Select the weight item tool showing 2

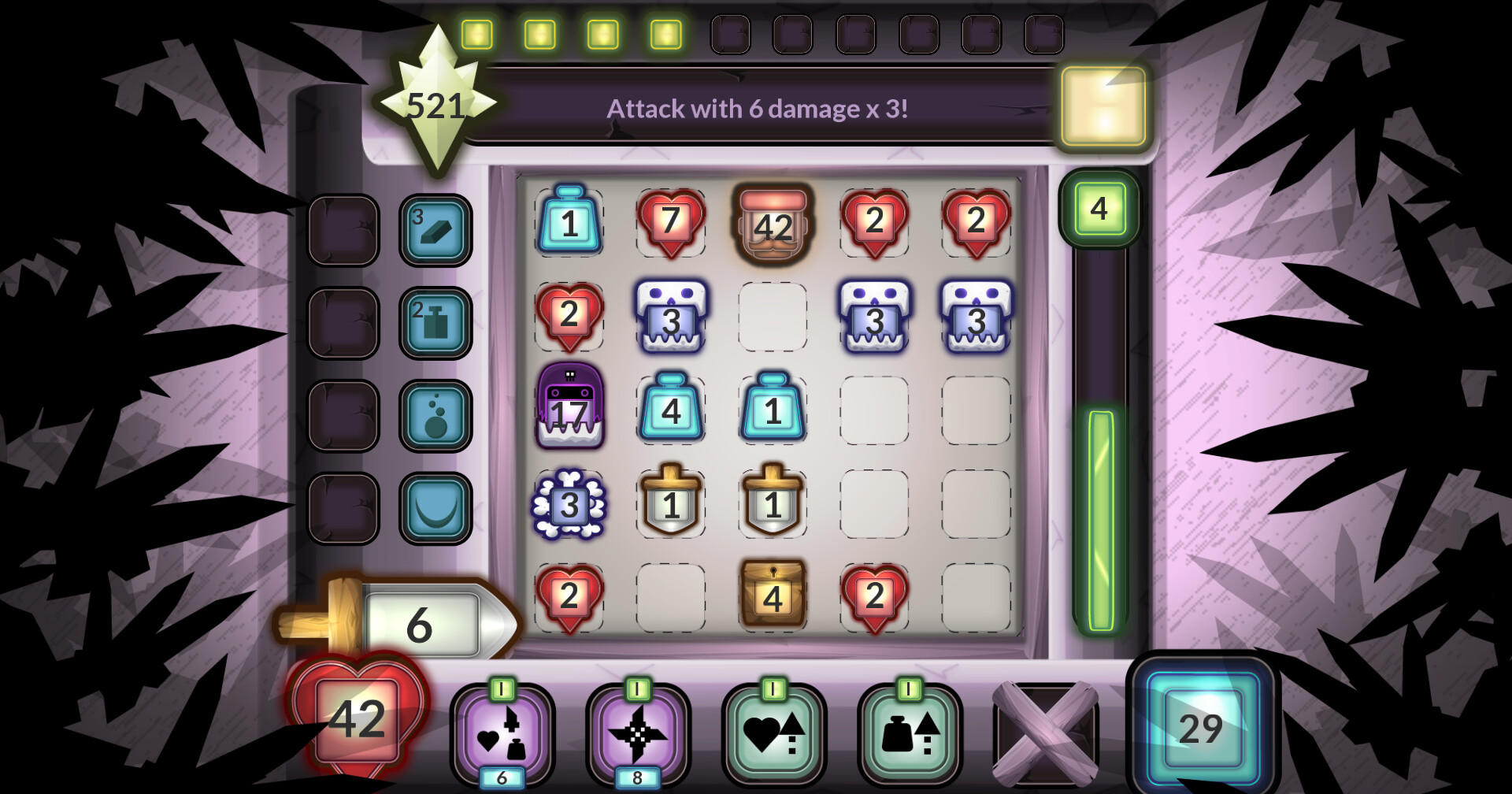(435, 323)
